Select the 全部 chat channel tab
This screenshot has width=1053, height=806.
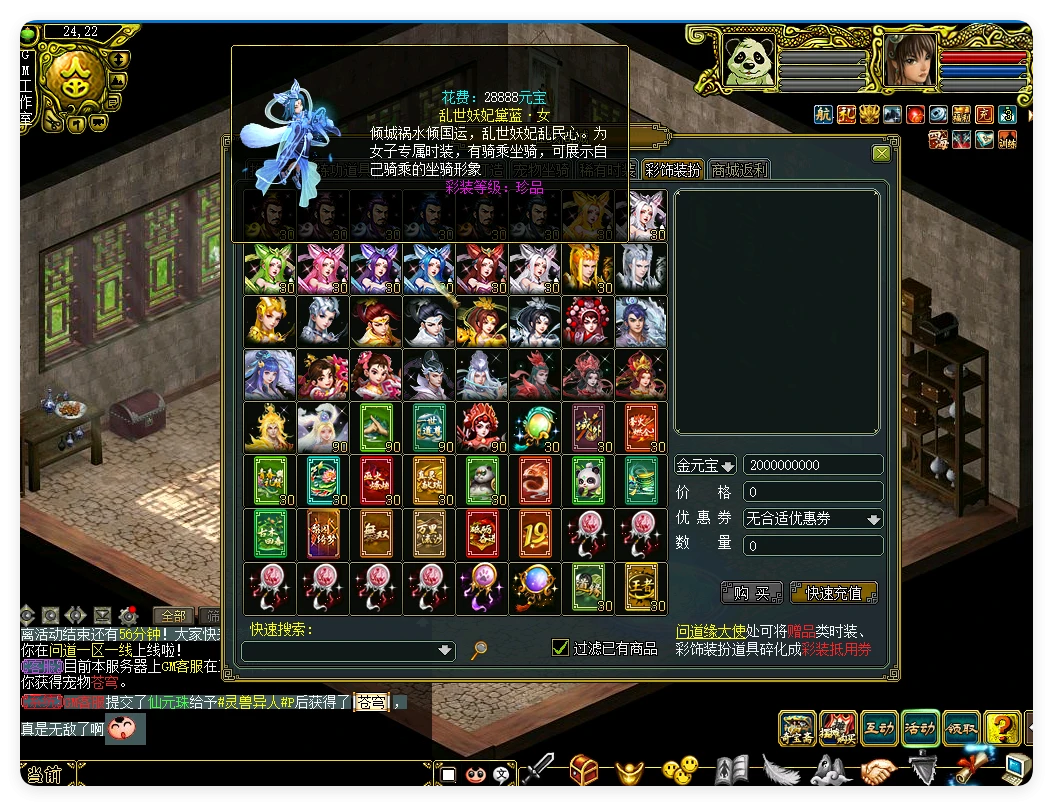(x=174, y=615)
